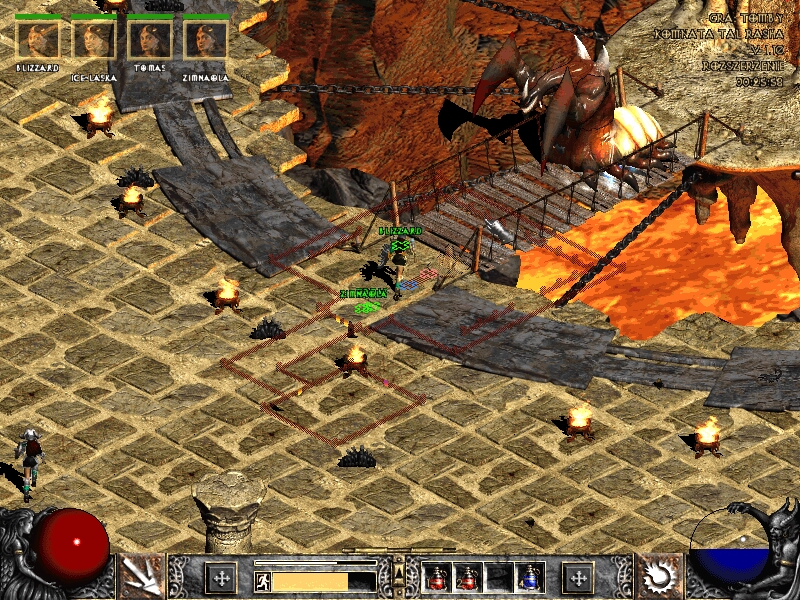Open the cross button beside the blue potion

[577, 577]
